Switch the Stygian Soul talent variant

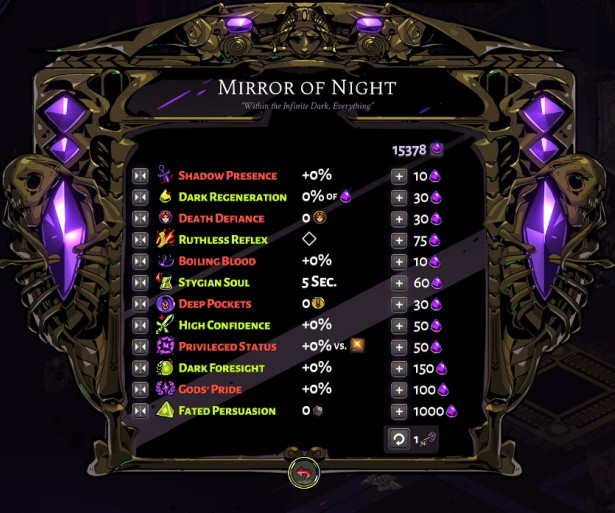141,283
